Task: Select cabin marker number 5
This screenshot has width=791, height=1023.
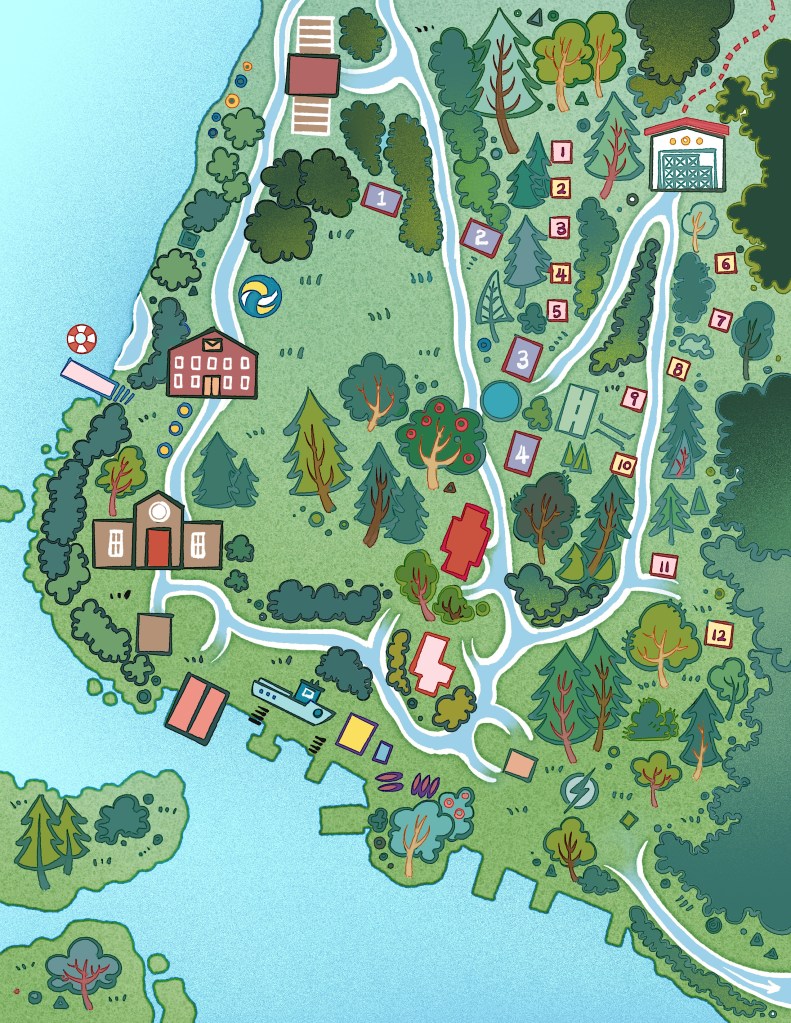Action: [x=558, y=310]
